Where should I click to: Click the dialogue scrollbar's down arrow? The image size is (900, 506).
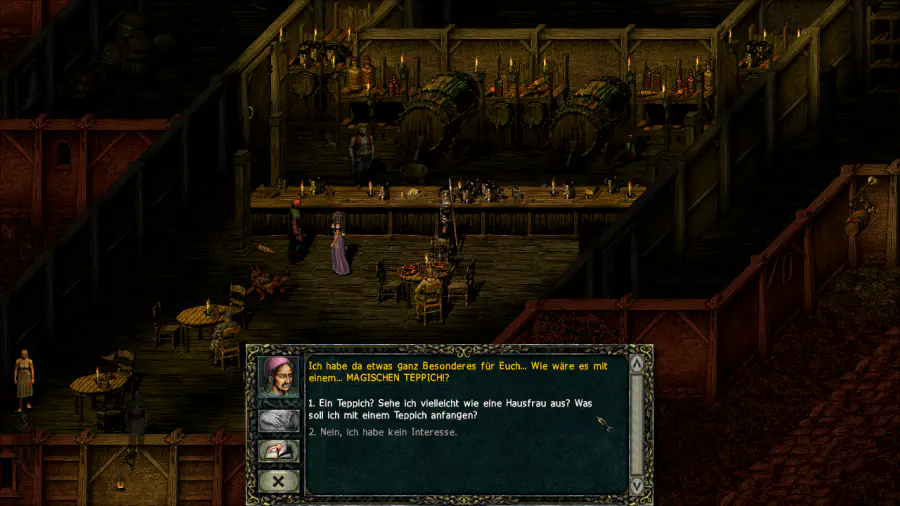tap(636, 485)
